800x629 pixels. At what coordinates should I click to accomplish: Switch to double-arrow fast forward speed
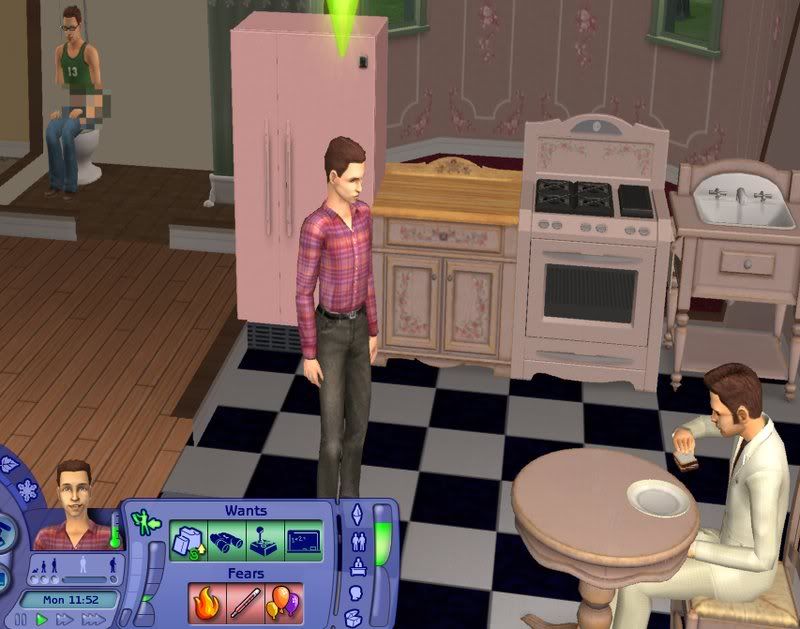(66, 620)
